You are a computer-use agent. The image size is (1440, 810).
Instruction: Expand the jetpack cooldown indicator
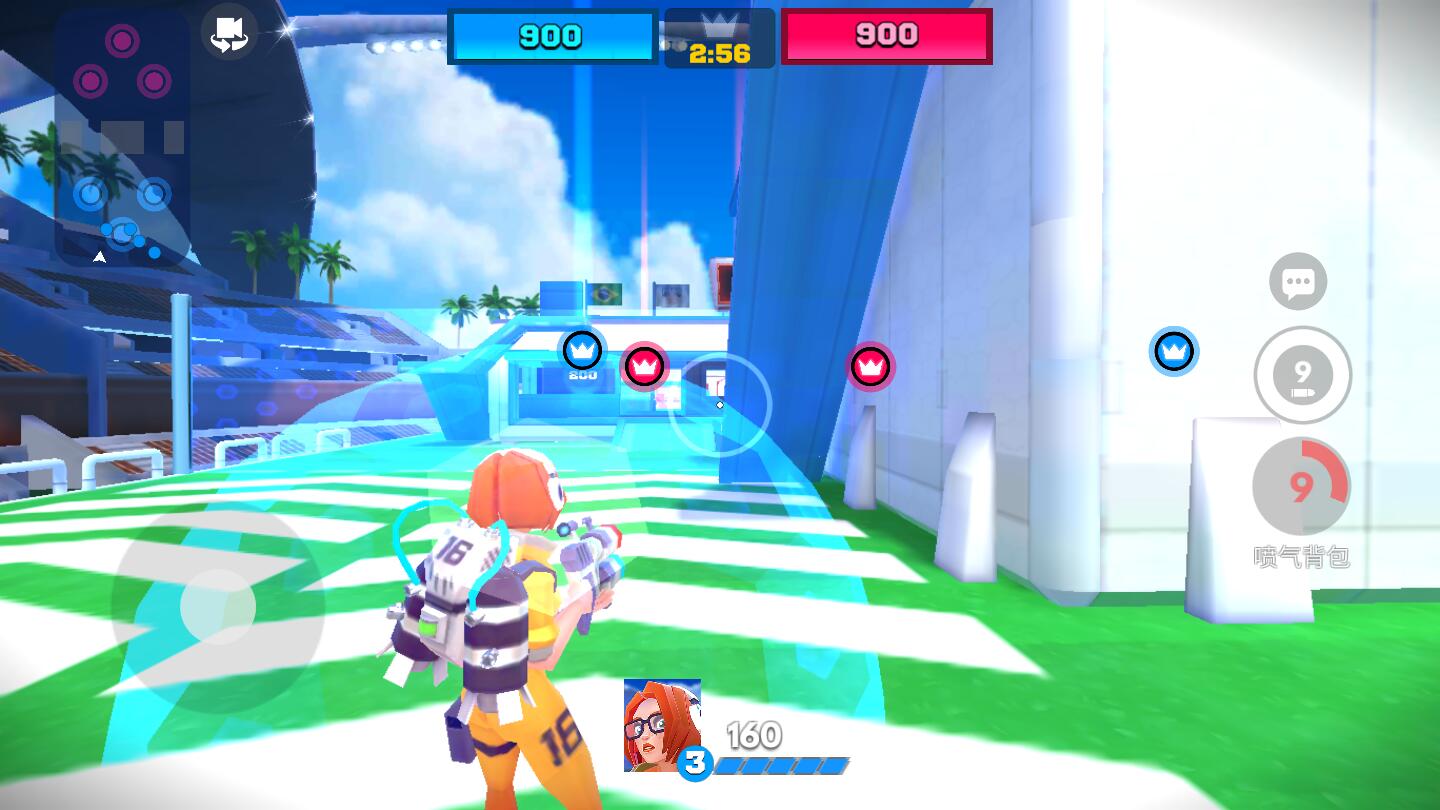coord(1301,486)
